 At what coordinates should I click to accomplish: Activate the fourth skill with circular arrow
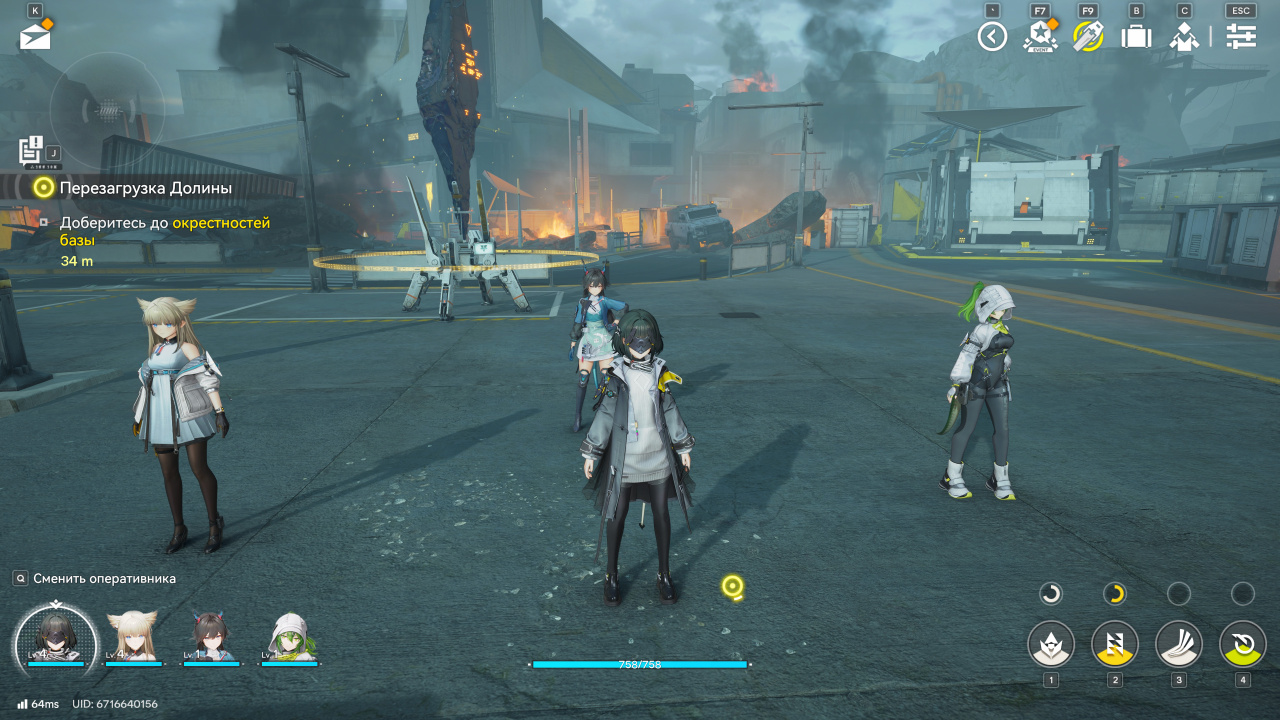(1243, 644)
